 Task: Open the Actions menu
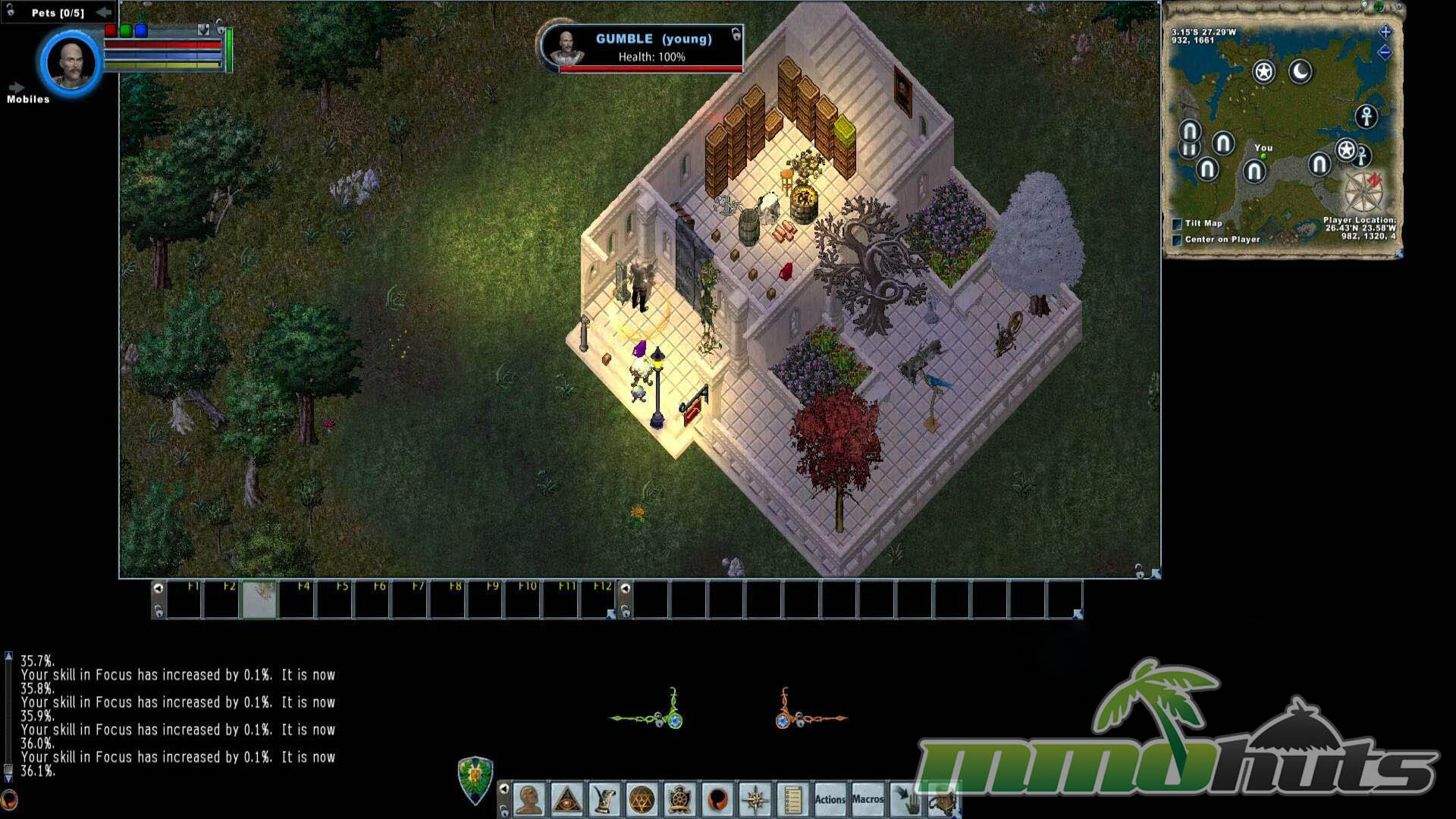tap(830, 799)
